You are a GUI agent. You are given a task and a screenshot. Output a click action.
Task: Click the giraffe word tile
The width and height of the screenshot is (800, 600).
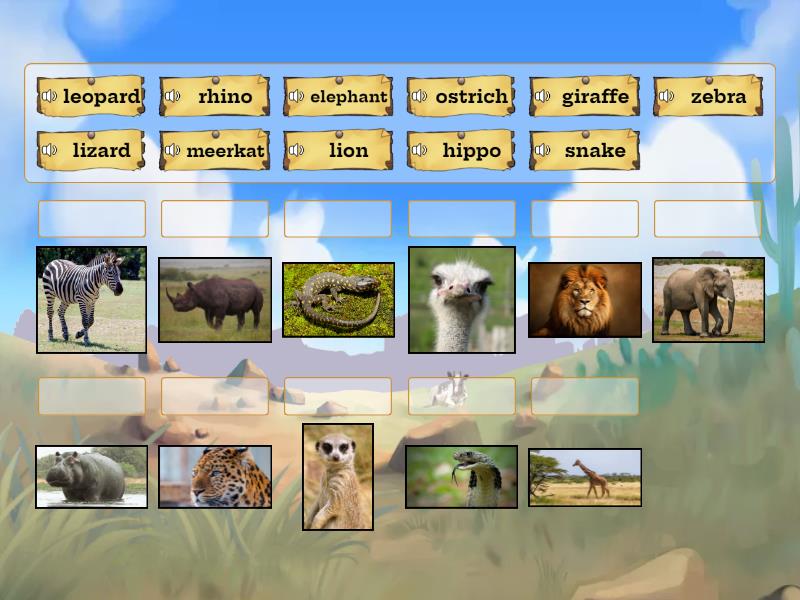594,97
